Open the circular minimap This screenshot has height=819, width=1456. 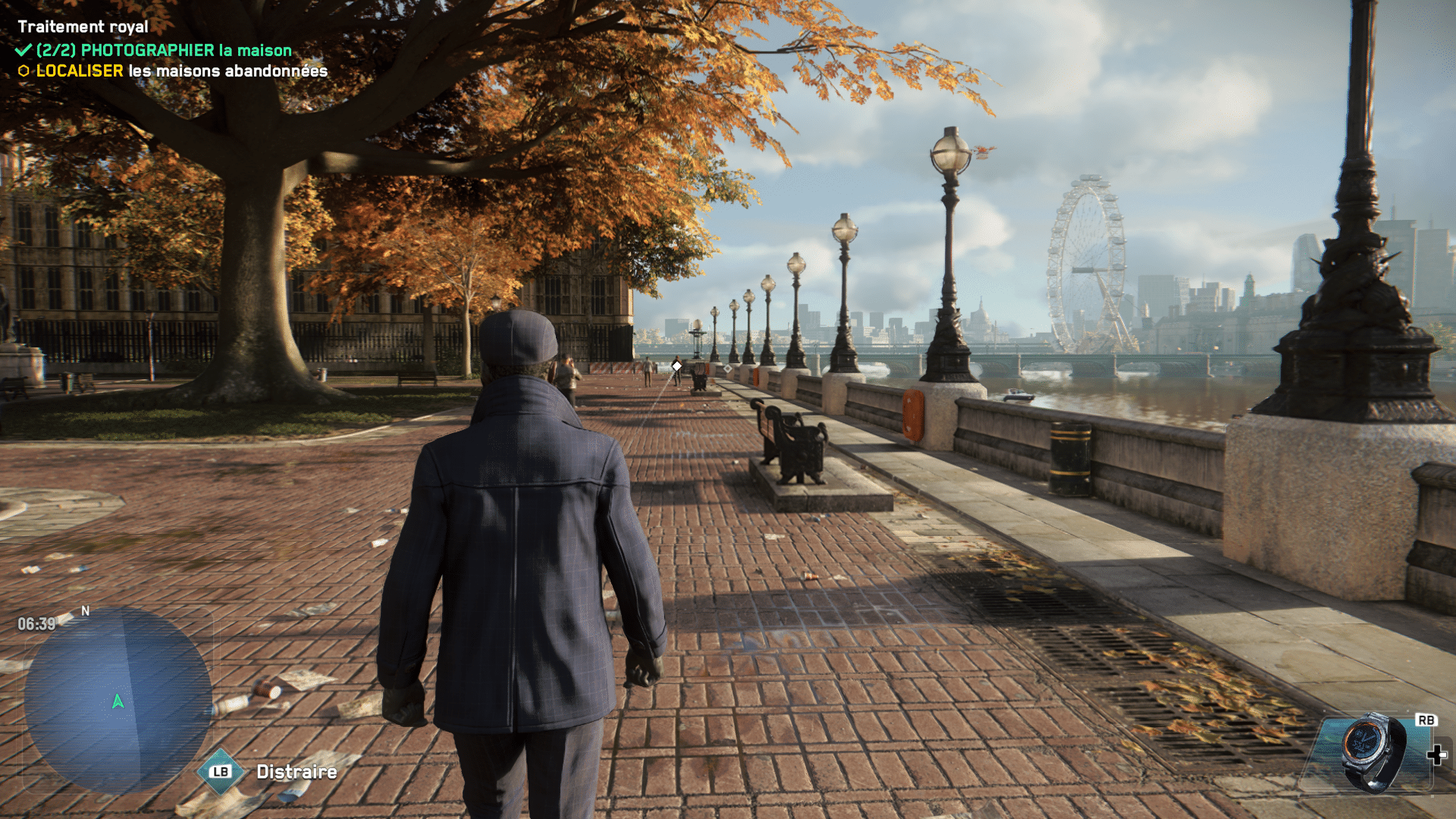[x=118, y=700]
